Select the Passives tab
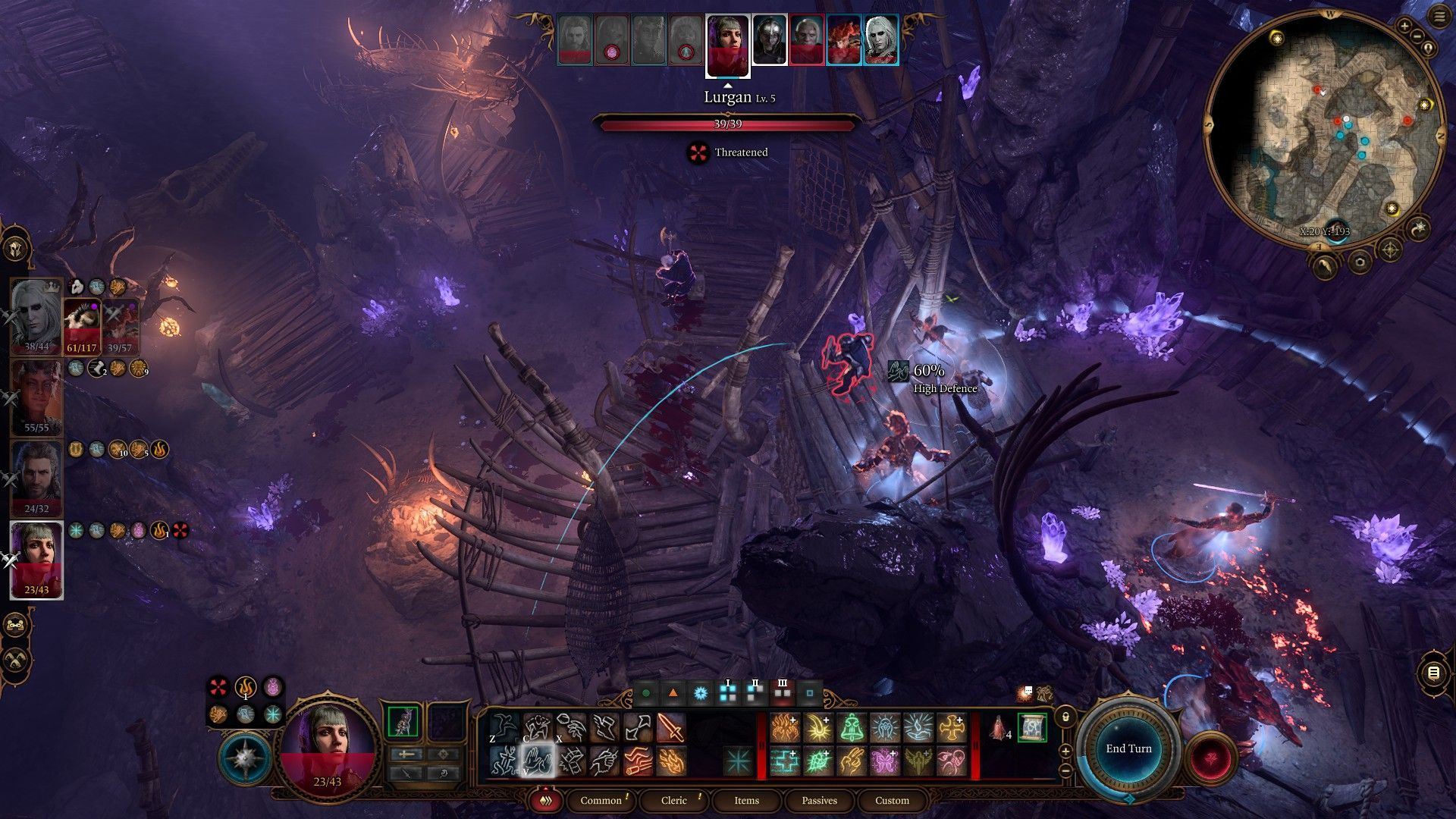 pyautogui.click(x=819, y=800)
